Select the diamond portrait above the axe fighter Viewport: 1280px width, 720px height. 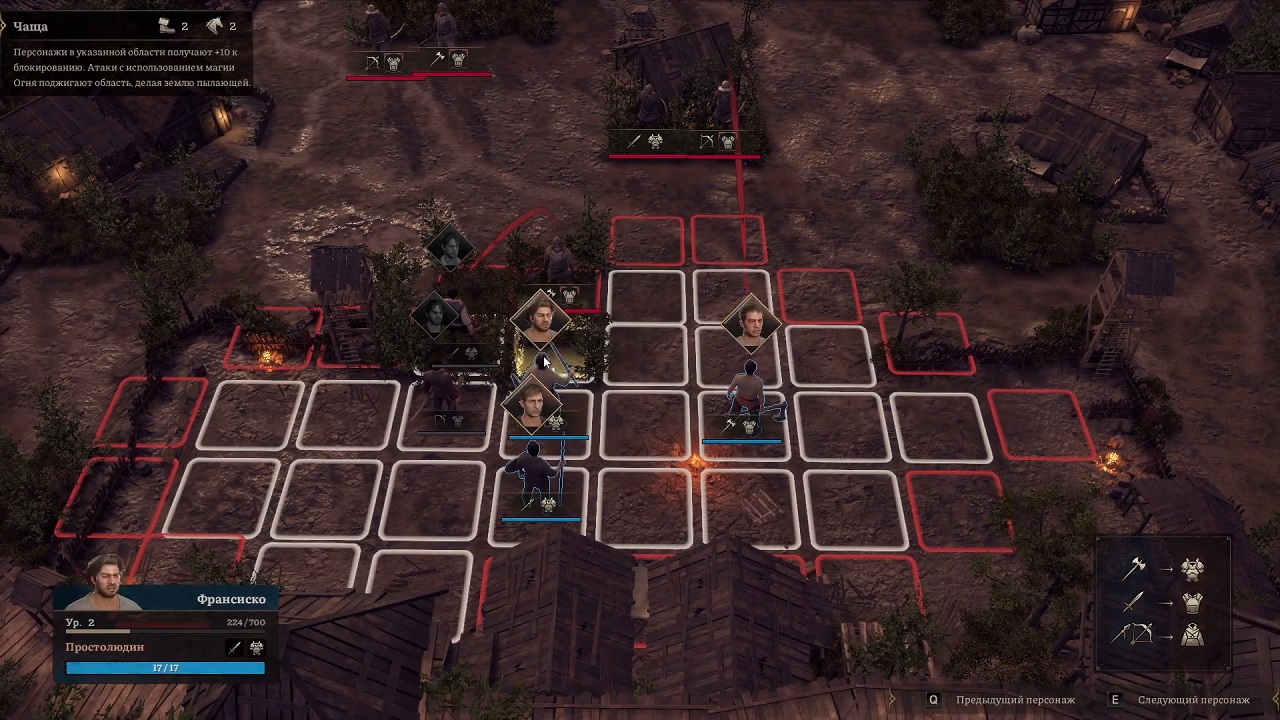[751, 322]
